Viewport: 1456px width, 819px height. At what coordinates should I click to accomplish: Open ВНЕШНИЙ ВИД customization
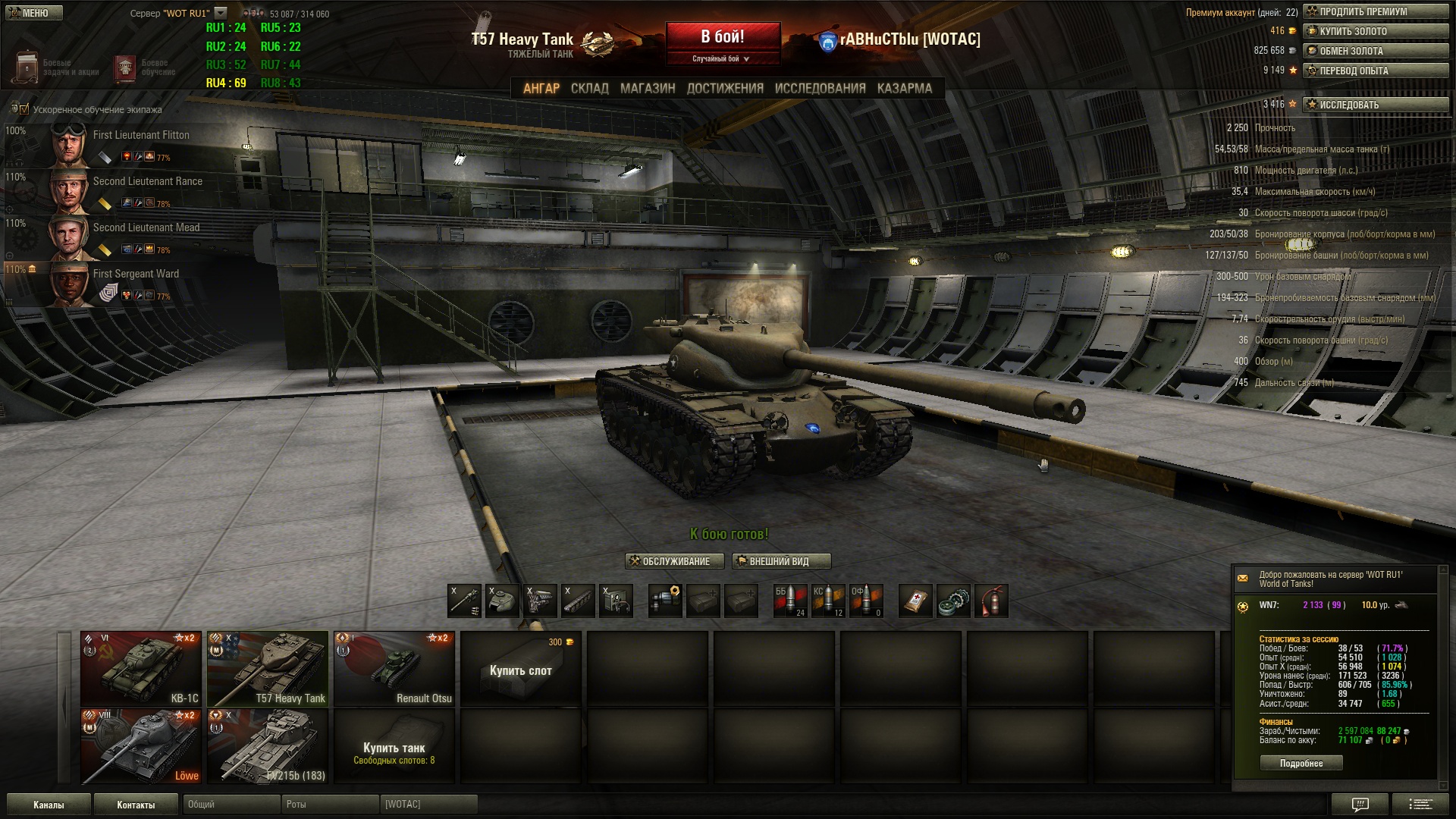(x=781, y=562)
